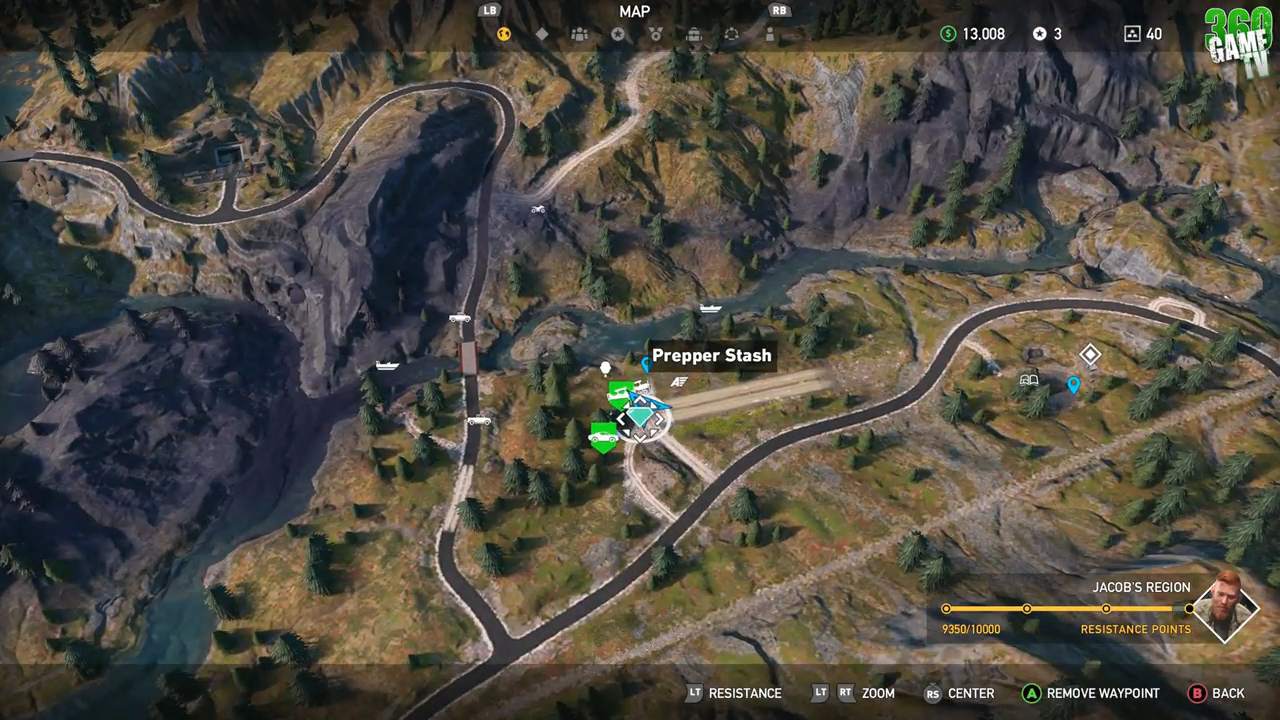
Task: Open the character customization icon
Action: coord(769,33)
